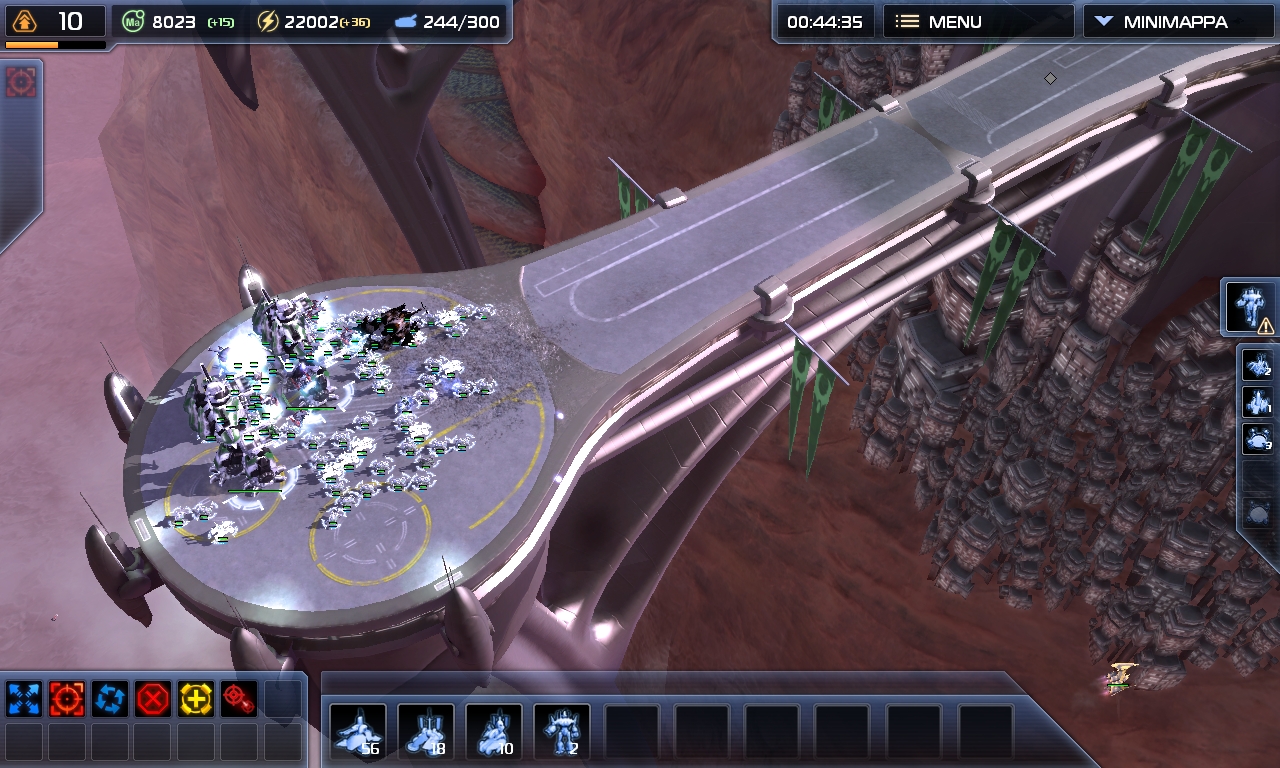Click the round pod icon in side panel
Screen dimensions: 1280x768
click(x=1257, y=515)
